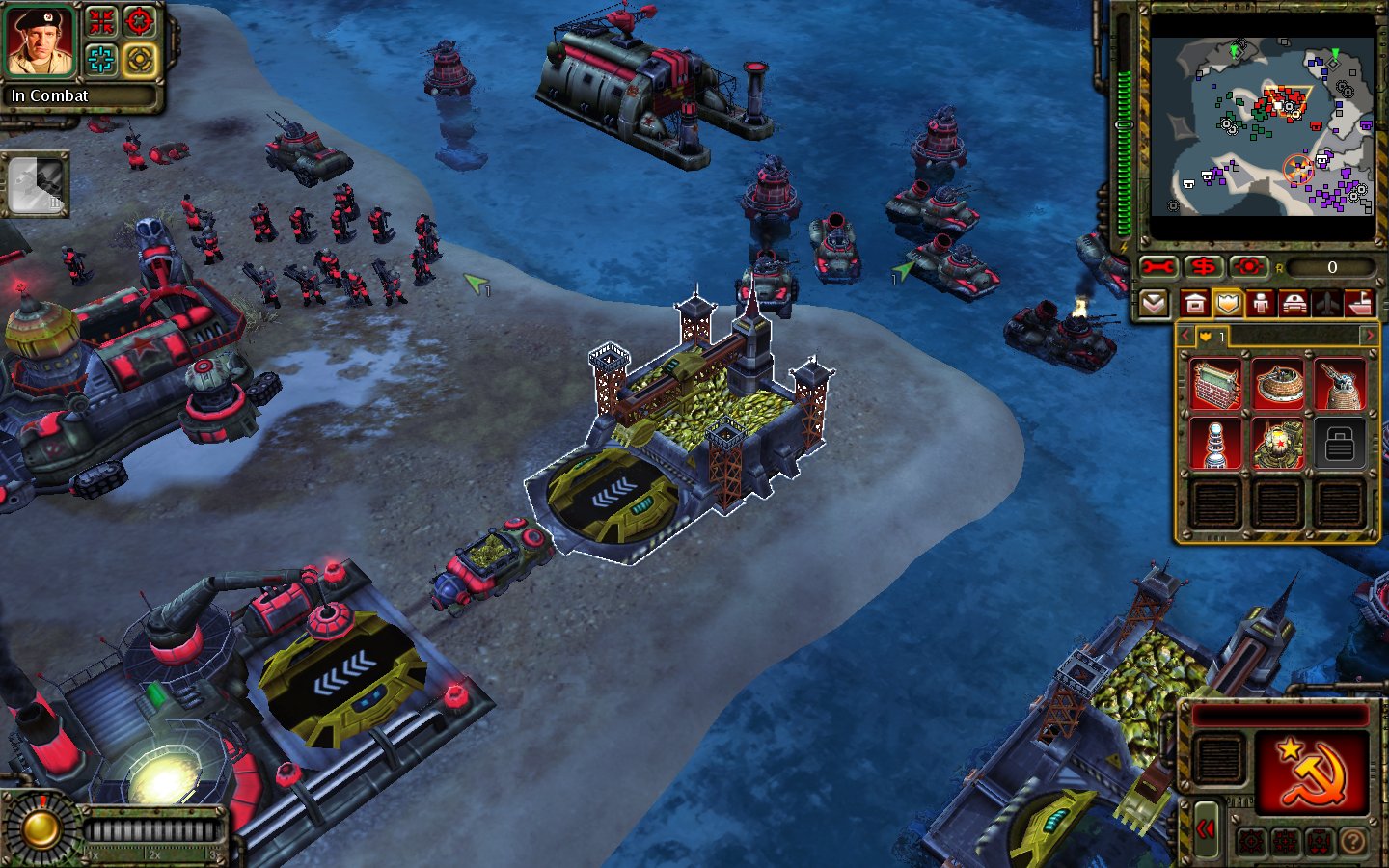Open the chevron dropdown beside production tabs
This screenshot has height=868, width=1389.
[x=1153, y=305]
